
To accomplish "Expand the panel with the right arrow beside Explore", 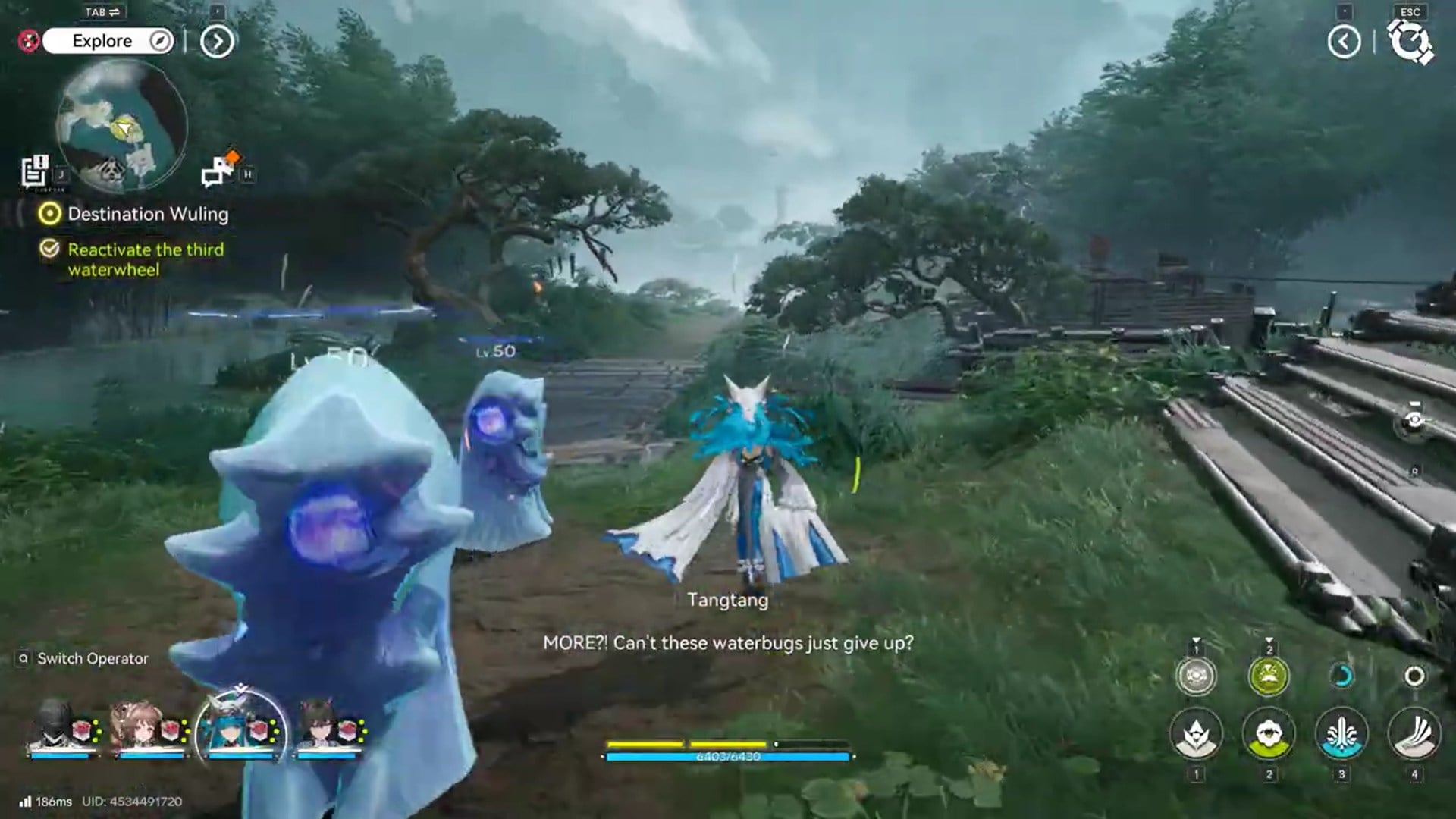I will point(217,41).
